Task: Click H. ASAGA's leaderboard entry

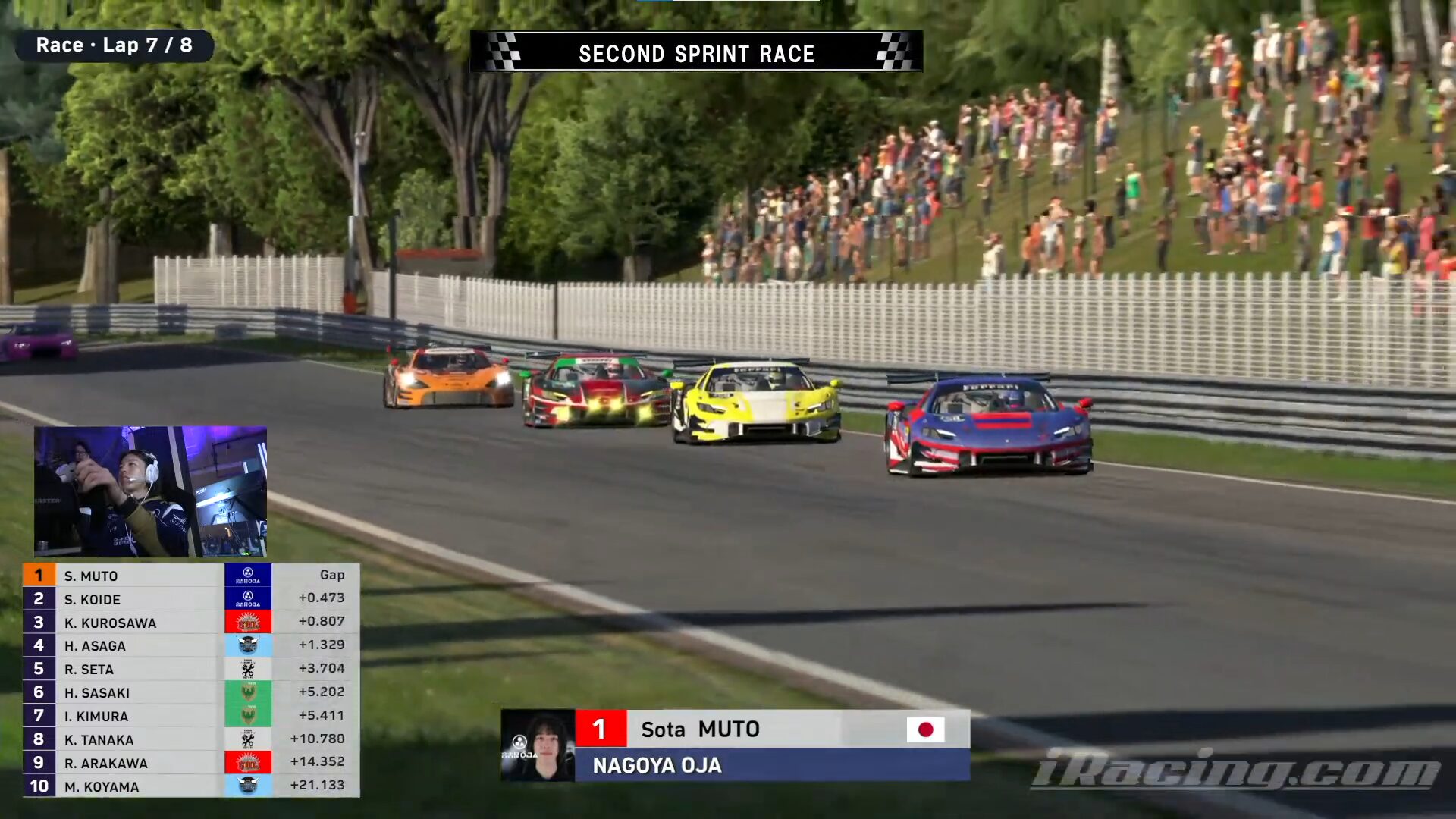Action: tap(190, 645)
